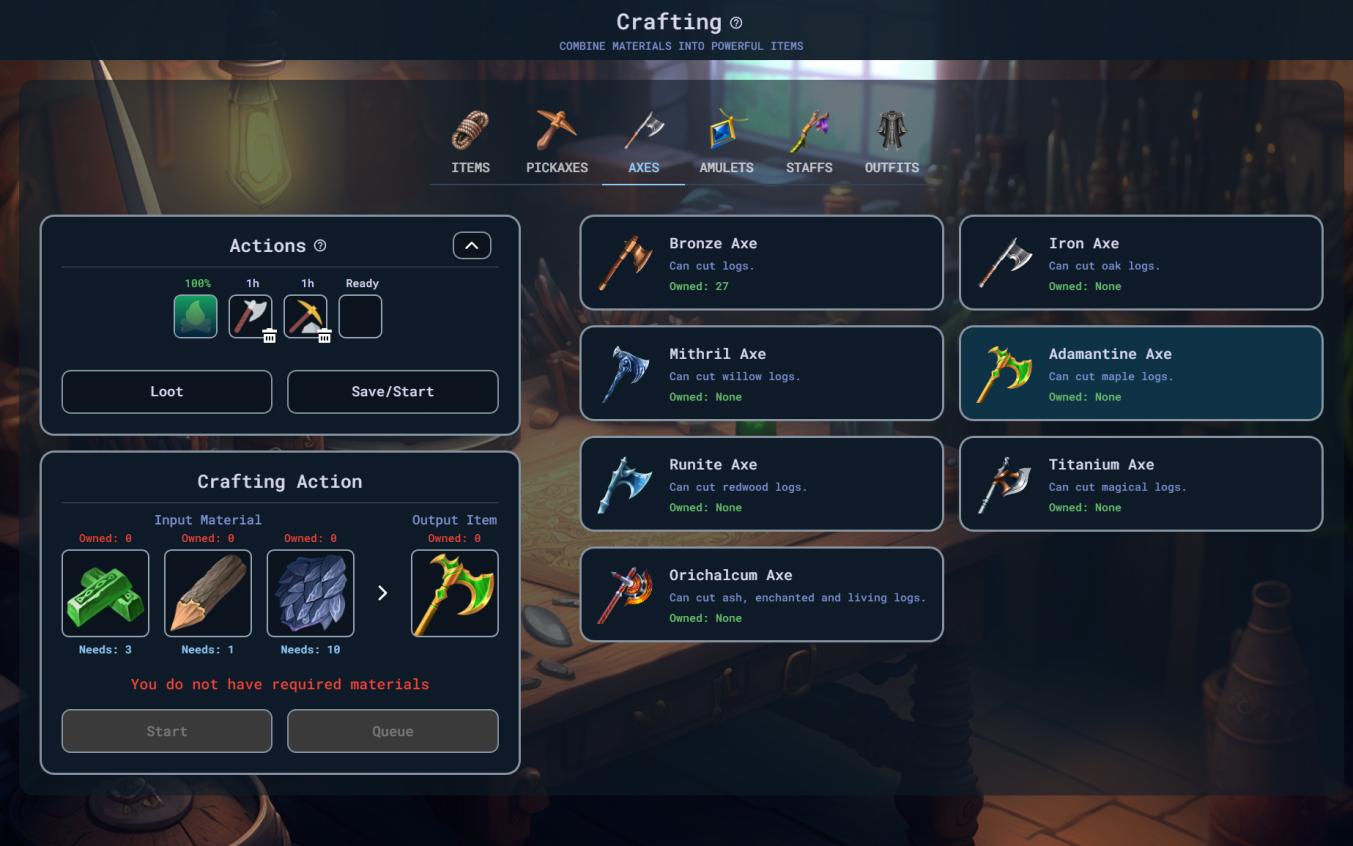1353x846 pixels.
Task: Switch to the Items tab
Action: [470, 144]
